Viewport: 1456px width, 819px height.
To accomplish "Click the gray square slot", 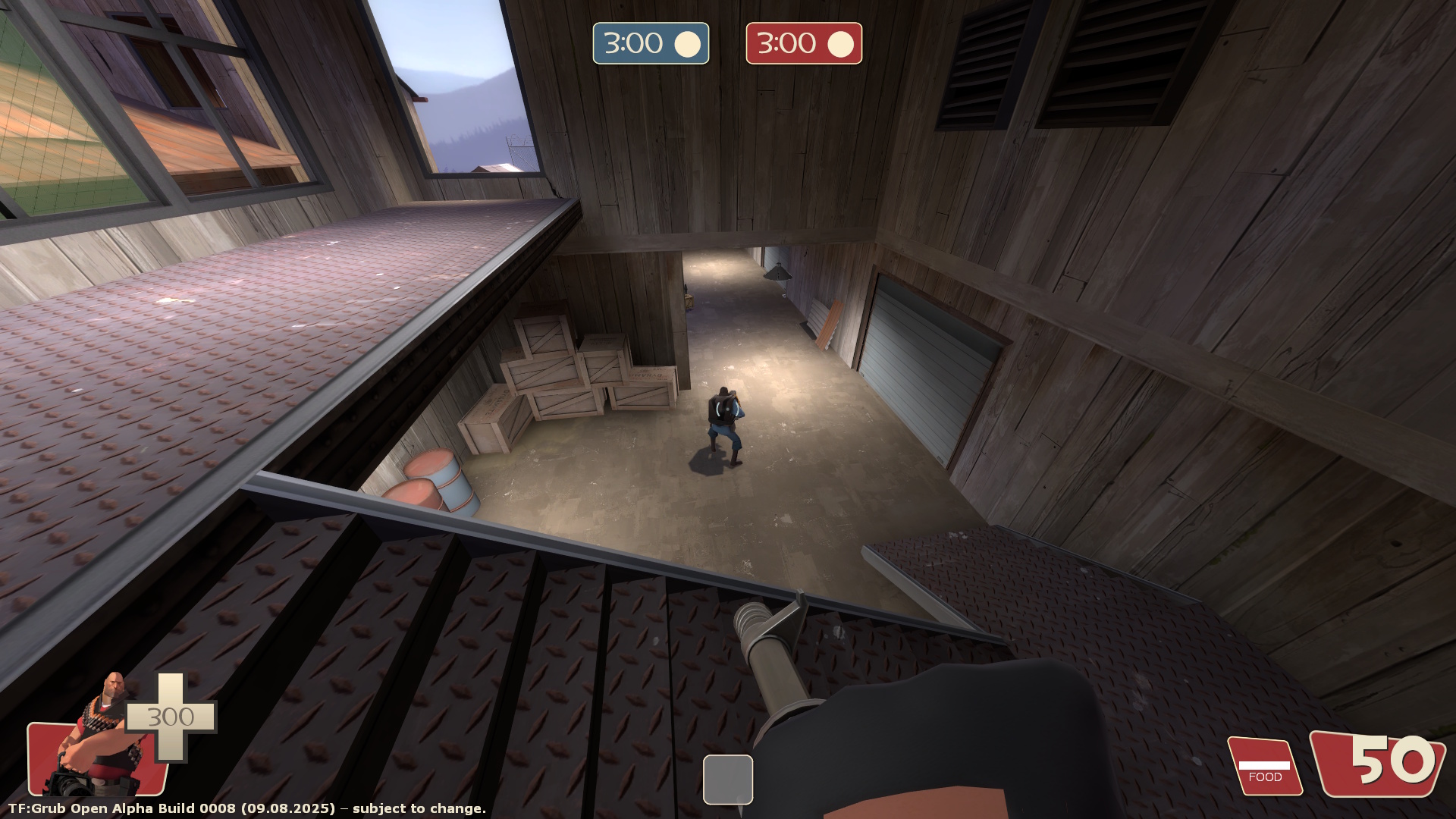I will point(727,779).
